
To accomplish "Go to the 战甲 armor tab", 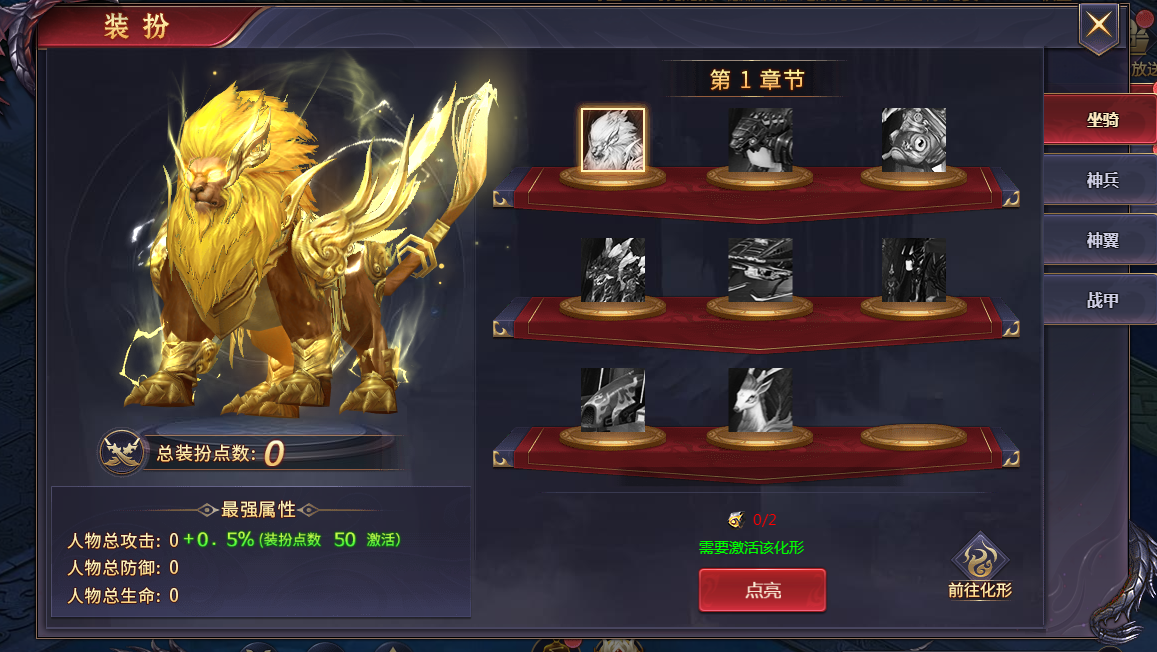I will [1102, 300].
